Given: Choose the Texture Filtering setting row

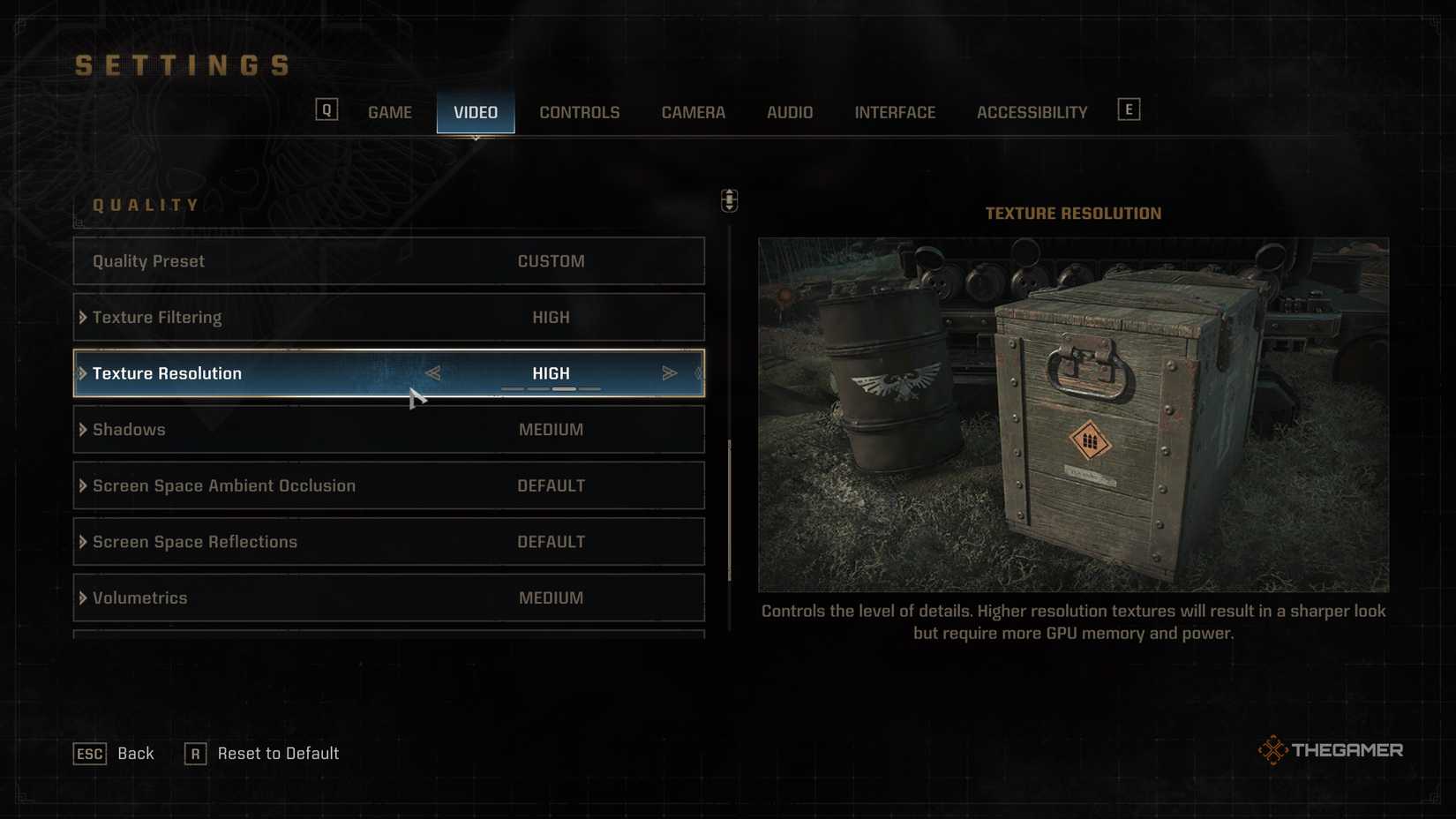Looking at the screenshot, I should coord(388,317).
